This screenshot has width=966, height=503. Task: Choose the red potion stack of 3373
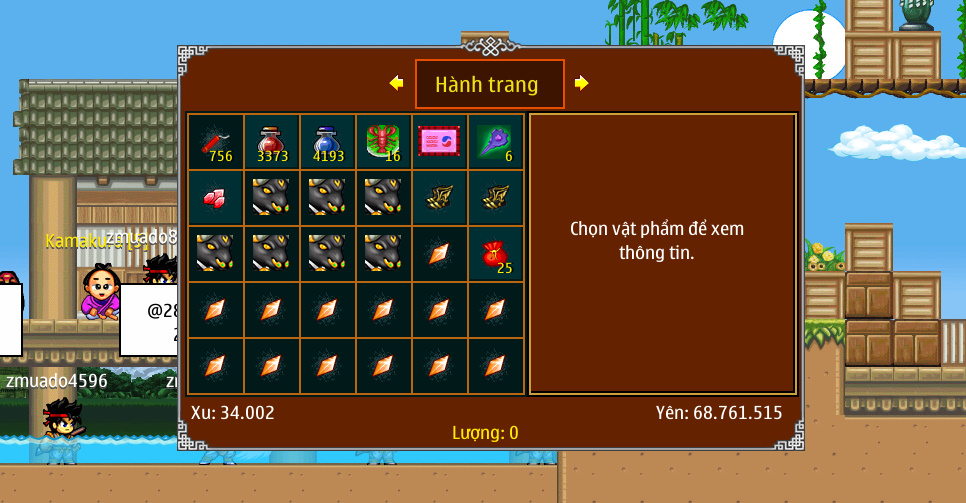(271, 142)
